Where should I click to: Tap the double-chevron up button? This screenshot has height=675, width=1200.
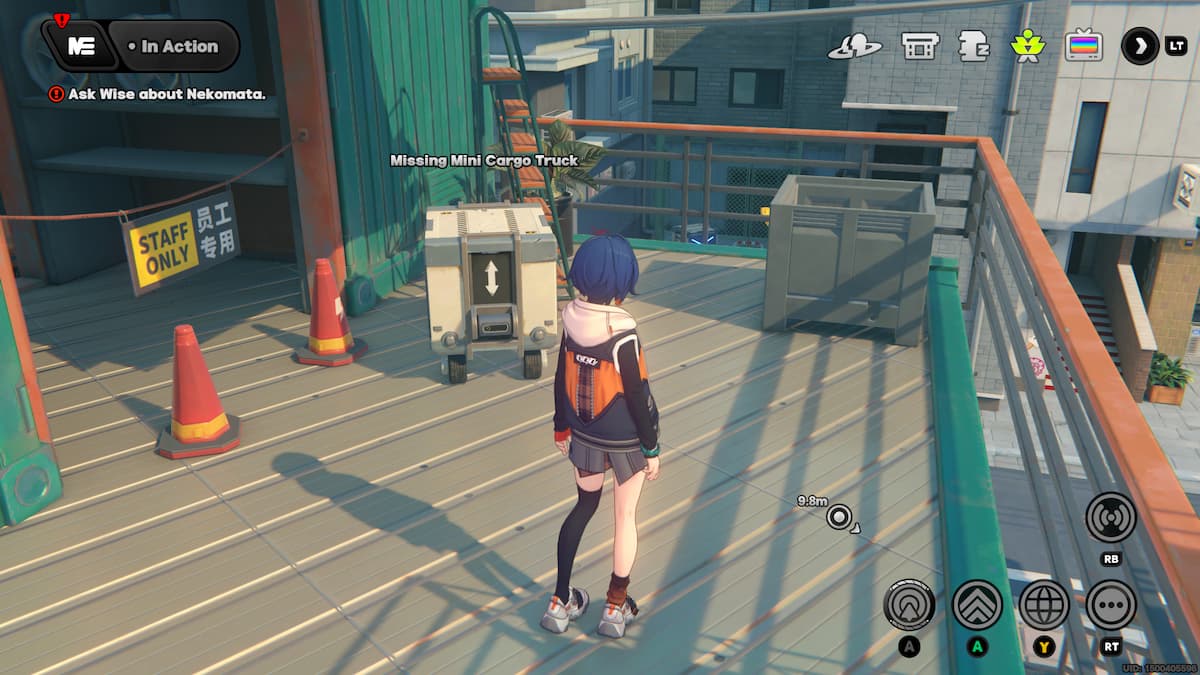(977, 605)
